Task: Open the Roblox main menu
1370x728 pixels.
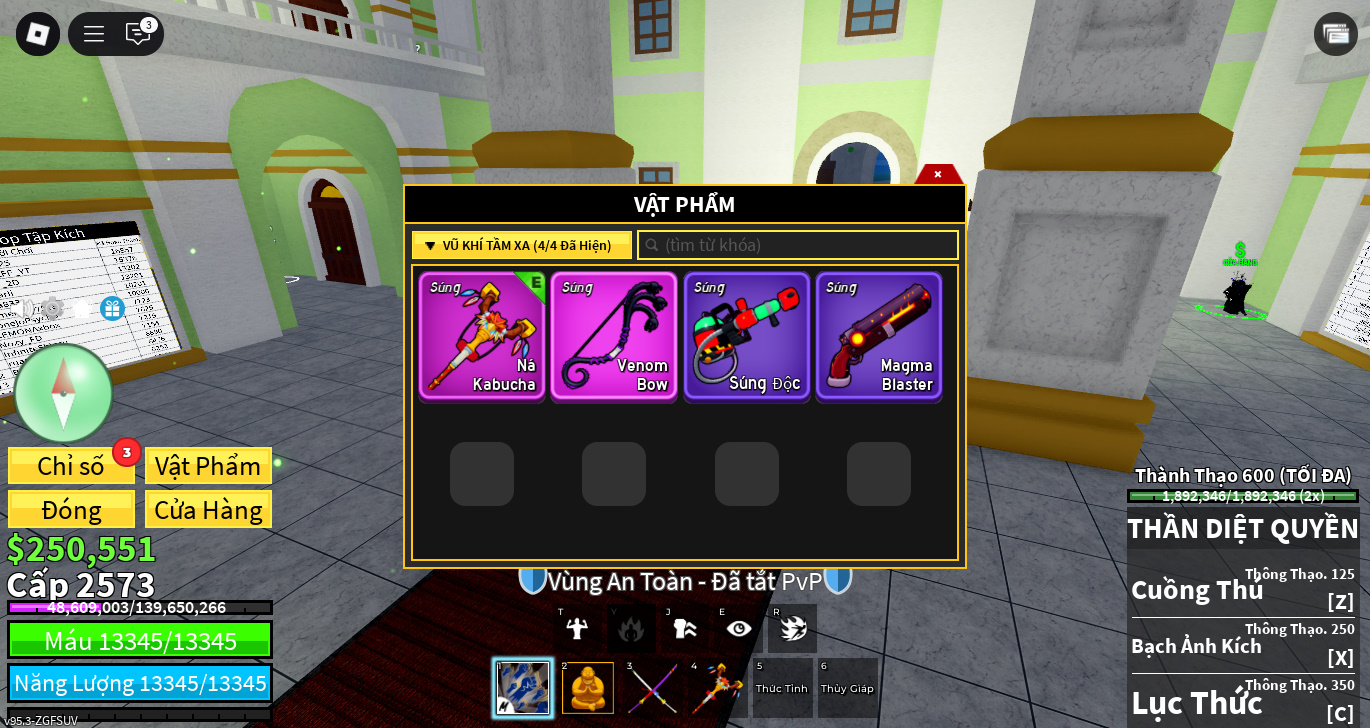Action: click(38, 34)
